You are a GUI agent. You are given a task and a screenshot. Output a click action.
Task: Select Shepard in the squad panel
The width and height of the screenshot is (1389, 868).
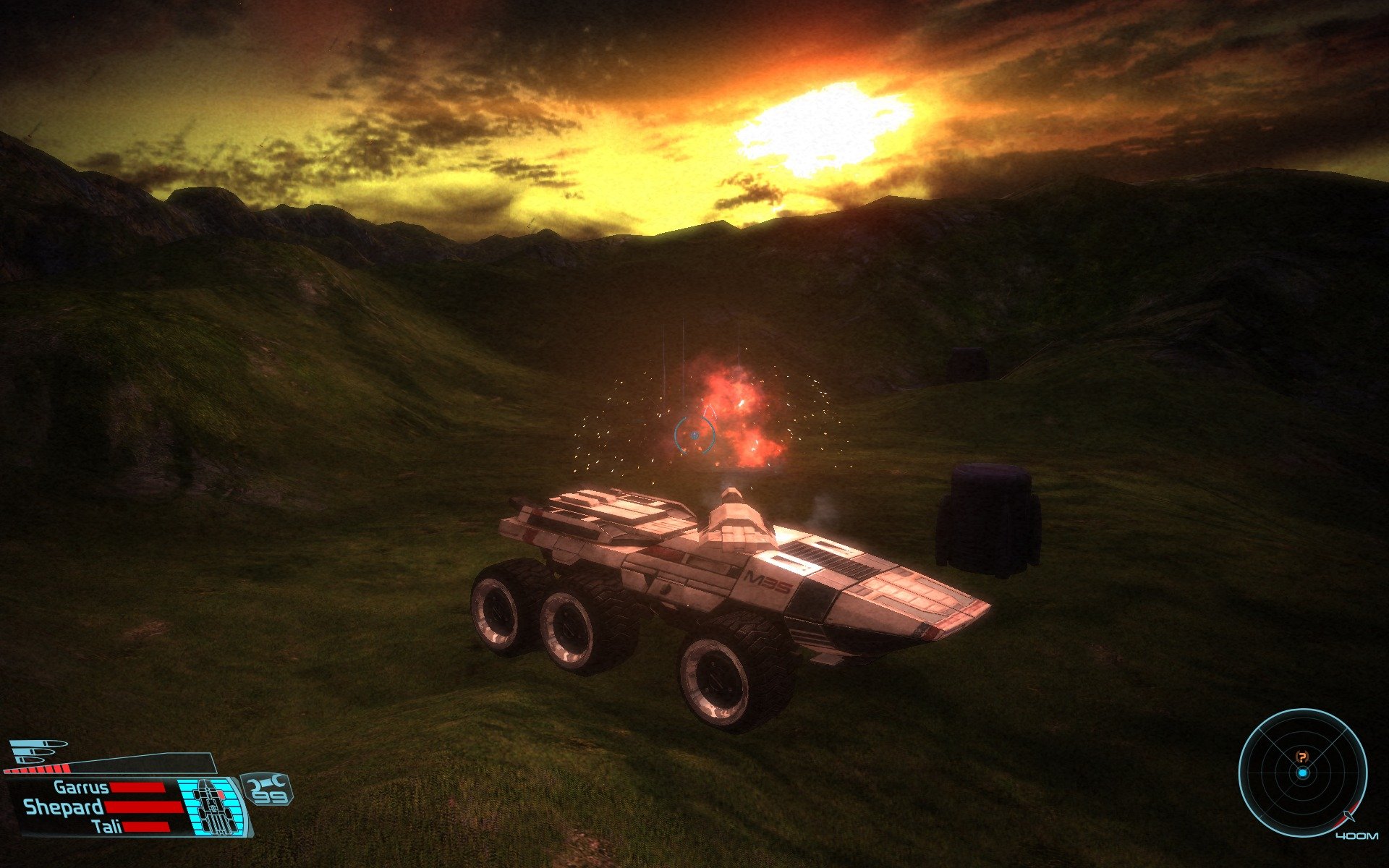[x=64, y=807]
